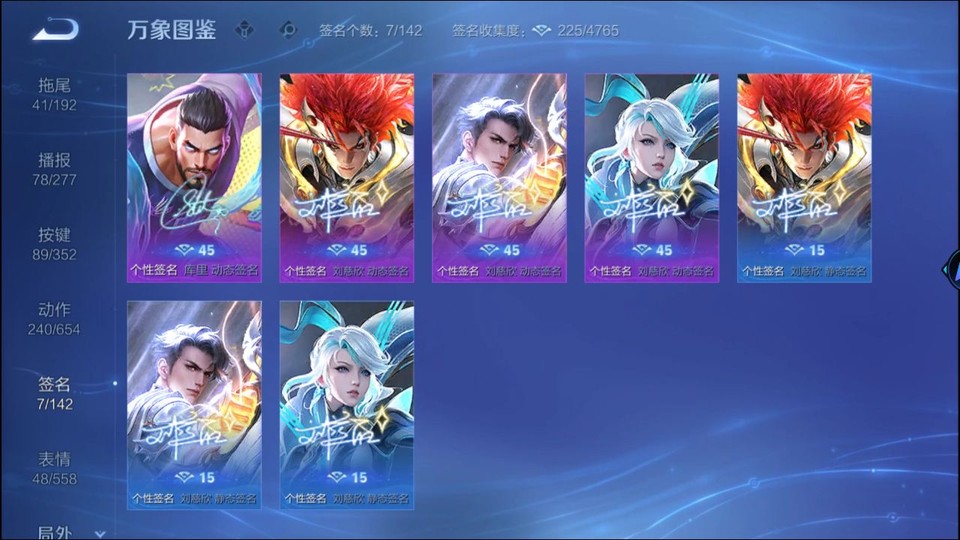Select the 库里 dynamic signature card
960x540 pixels.
(194, 177)
